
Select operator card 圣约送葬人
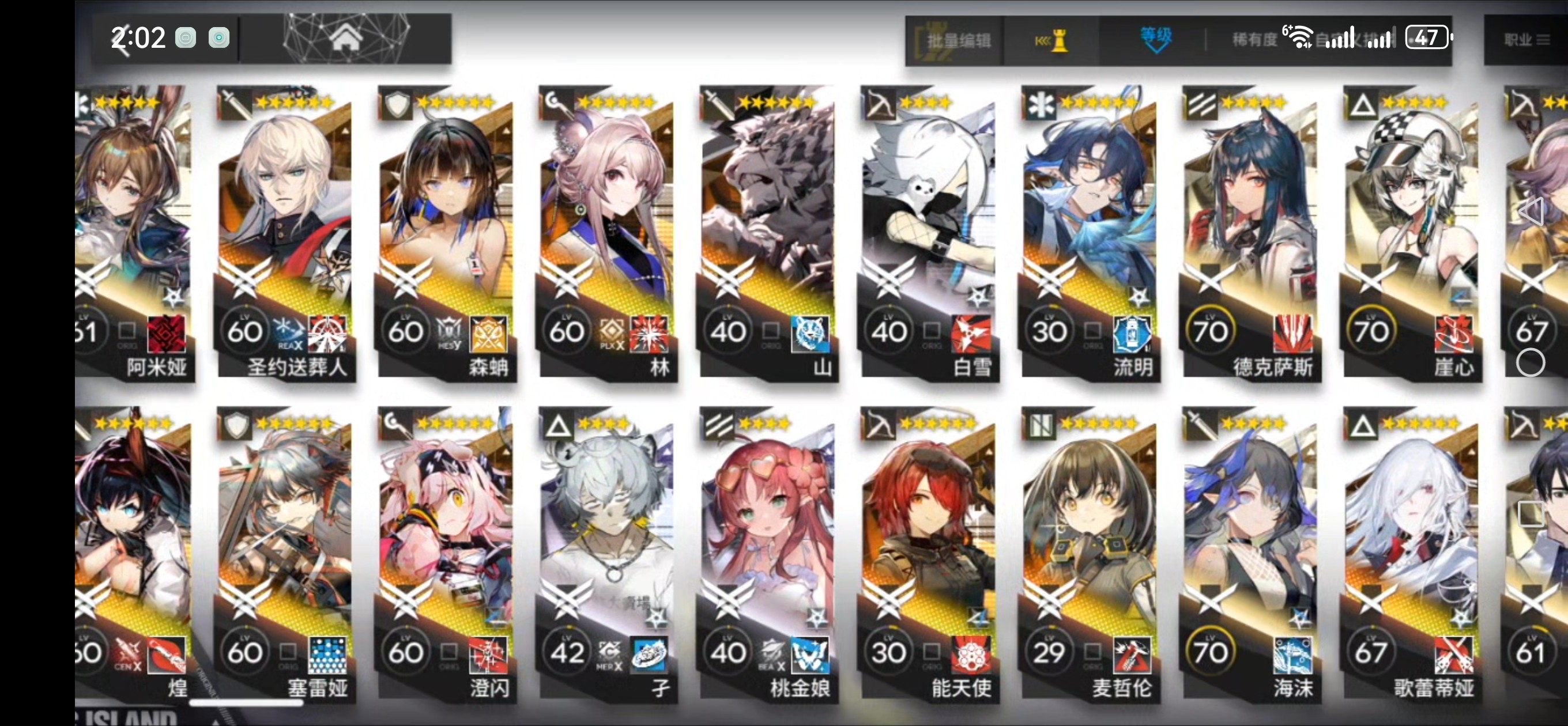284,234
